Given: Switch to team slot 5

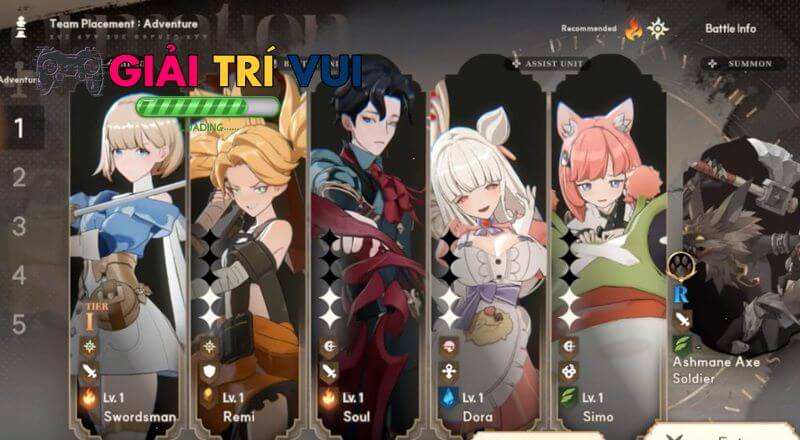Looking at the screenshot, I should [19, 324].
